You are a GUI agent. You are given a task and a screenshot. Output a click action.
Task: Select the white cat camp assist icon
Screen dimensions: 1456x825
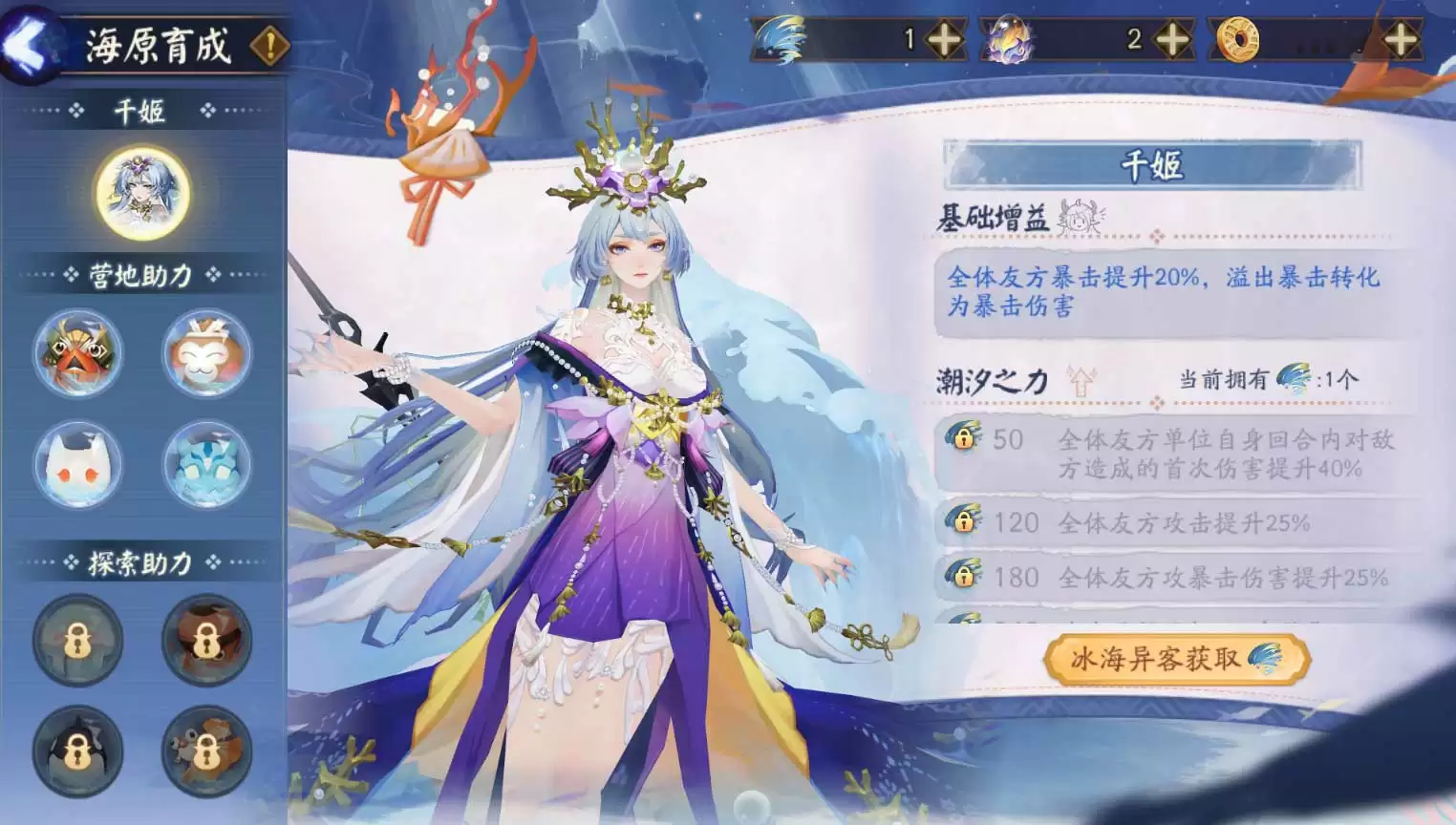[77, 465]
